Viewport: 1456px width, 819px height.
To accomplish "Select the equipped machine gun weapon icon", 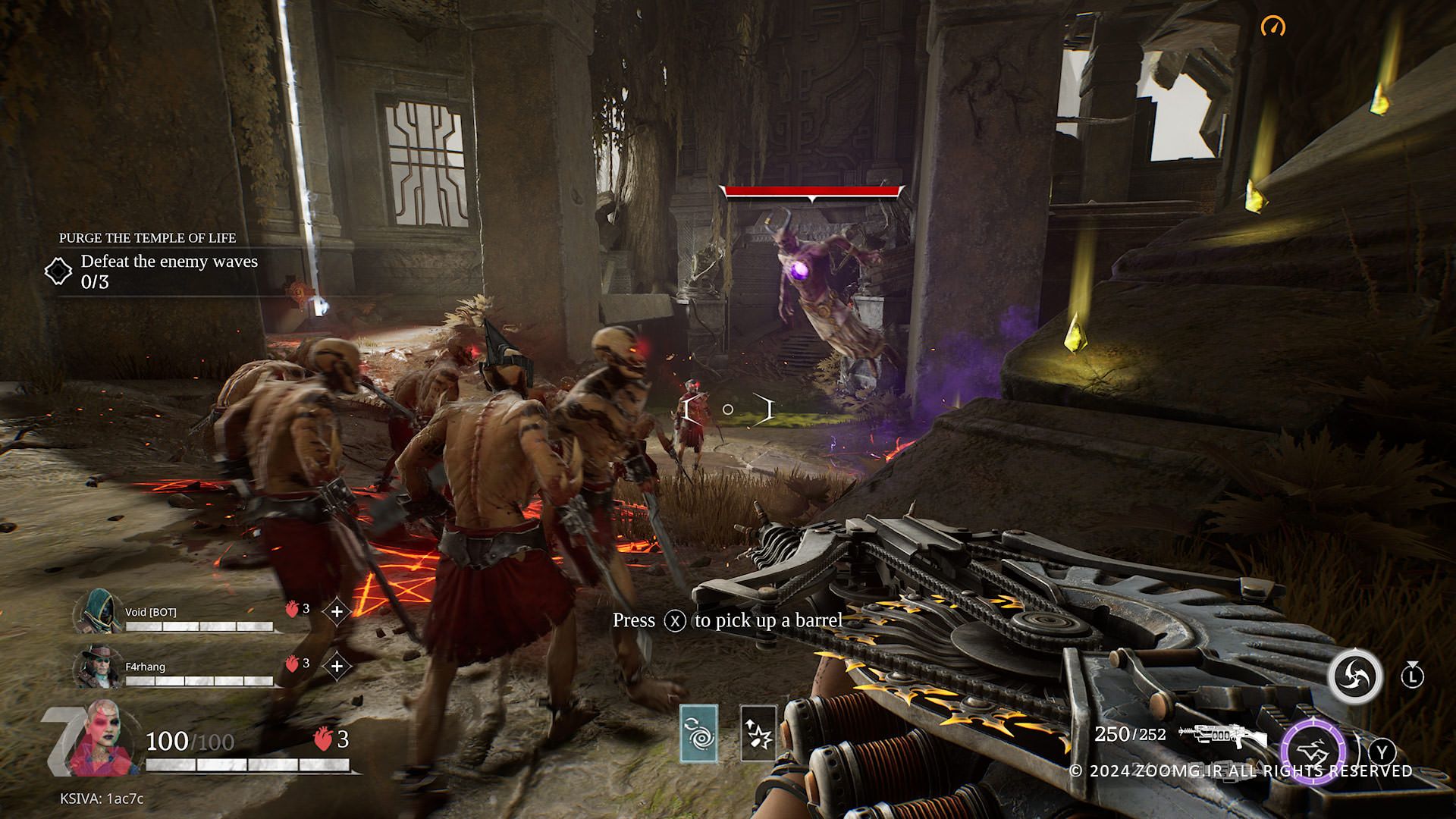I will (1222, 735).
